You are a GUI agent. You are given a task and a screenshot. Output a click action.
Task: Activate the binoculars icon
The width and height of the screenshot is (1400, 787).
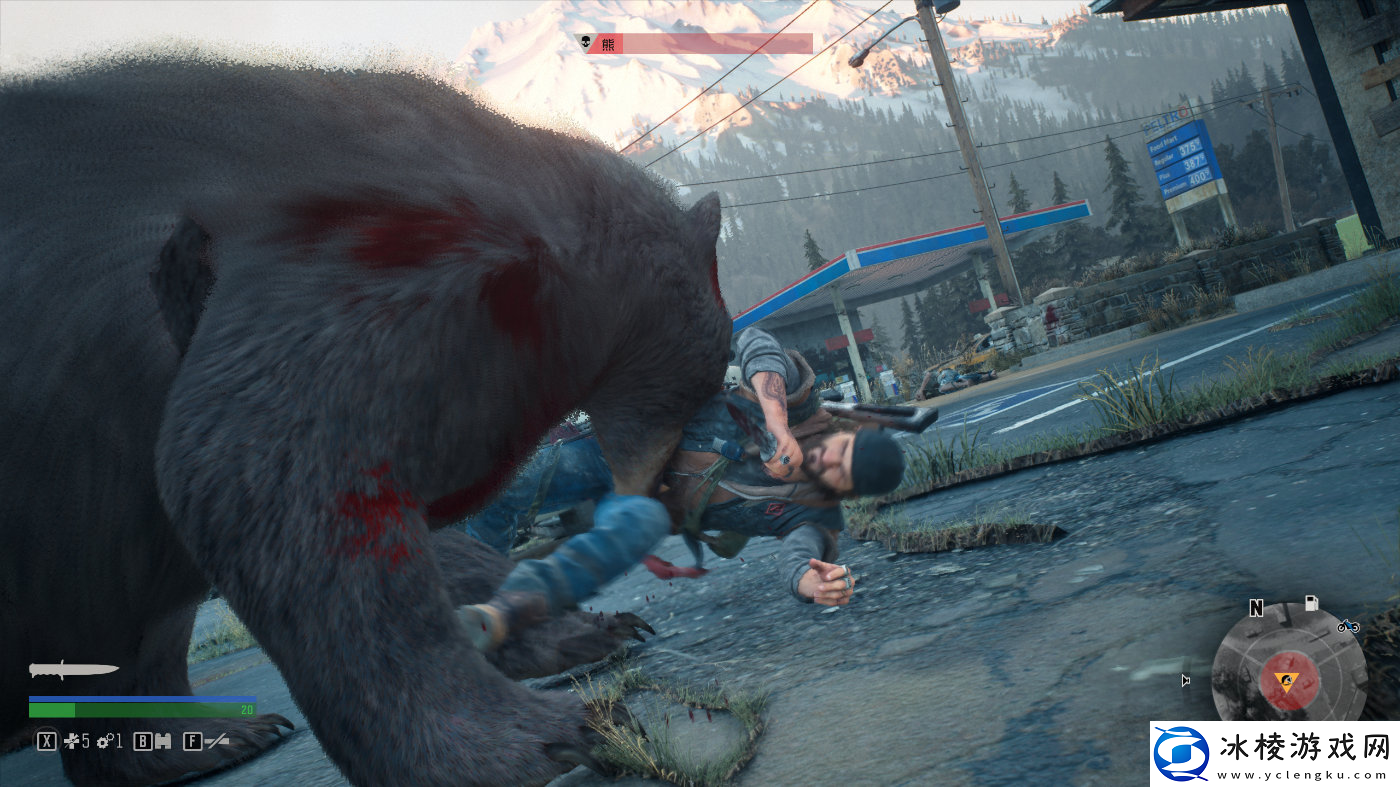161,741
